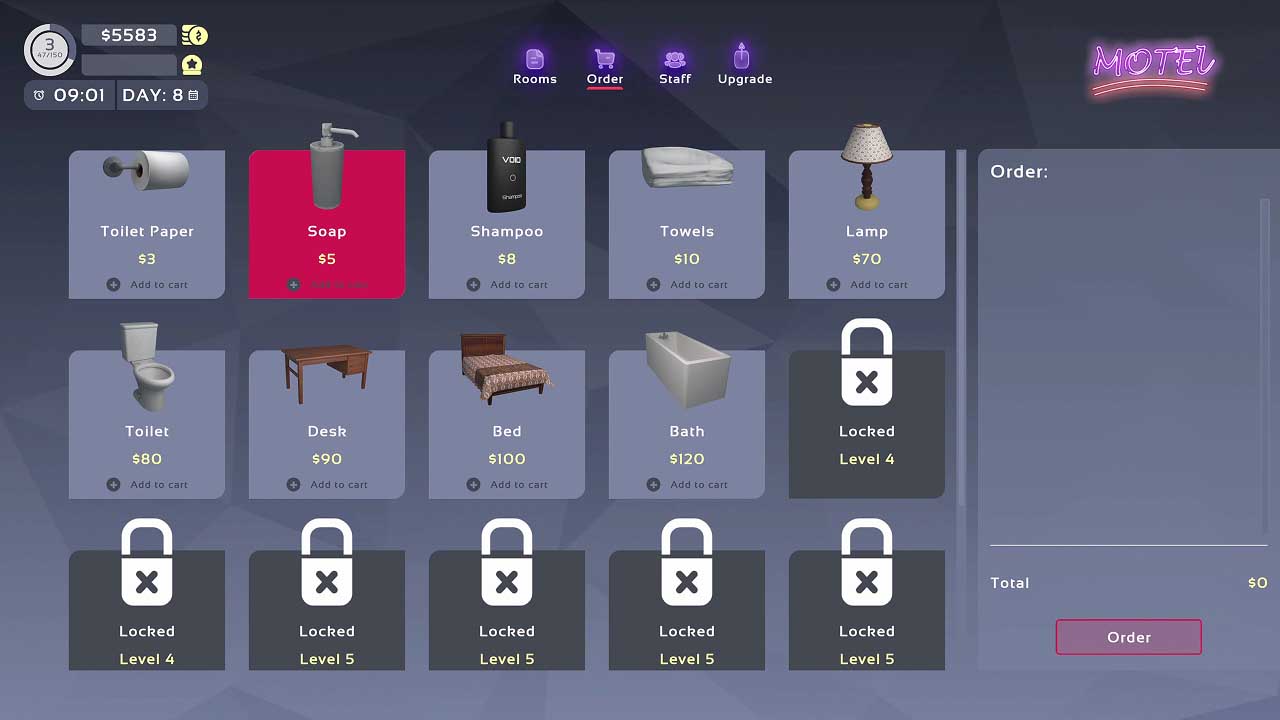Select the Upgrade spray bottle icon
This screenshot has height=720, width=1280.
pyautogui.click(x=742, y=55)
